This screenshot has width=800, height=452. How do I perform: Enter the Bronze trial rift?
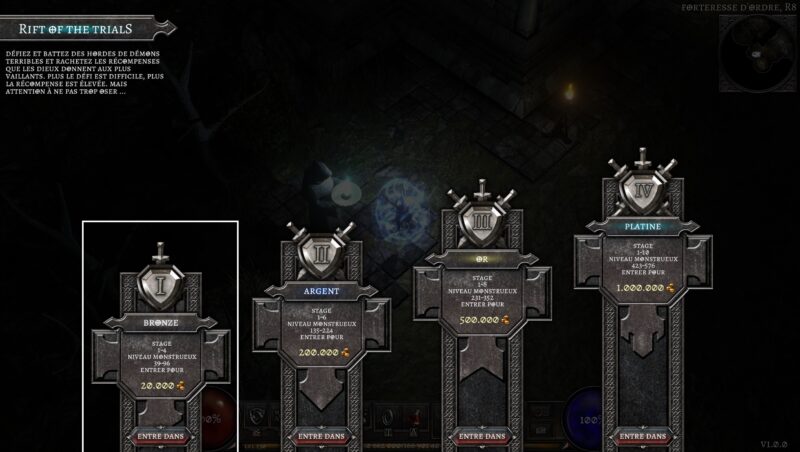pyautogui.click(x=161, y=436)
